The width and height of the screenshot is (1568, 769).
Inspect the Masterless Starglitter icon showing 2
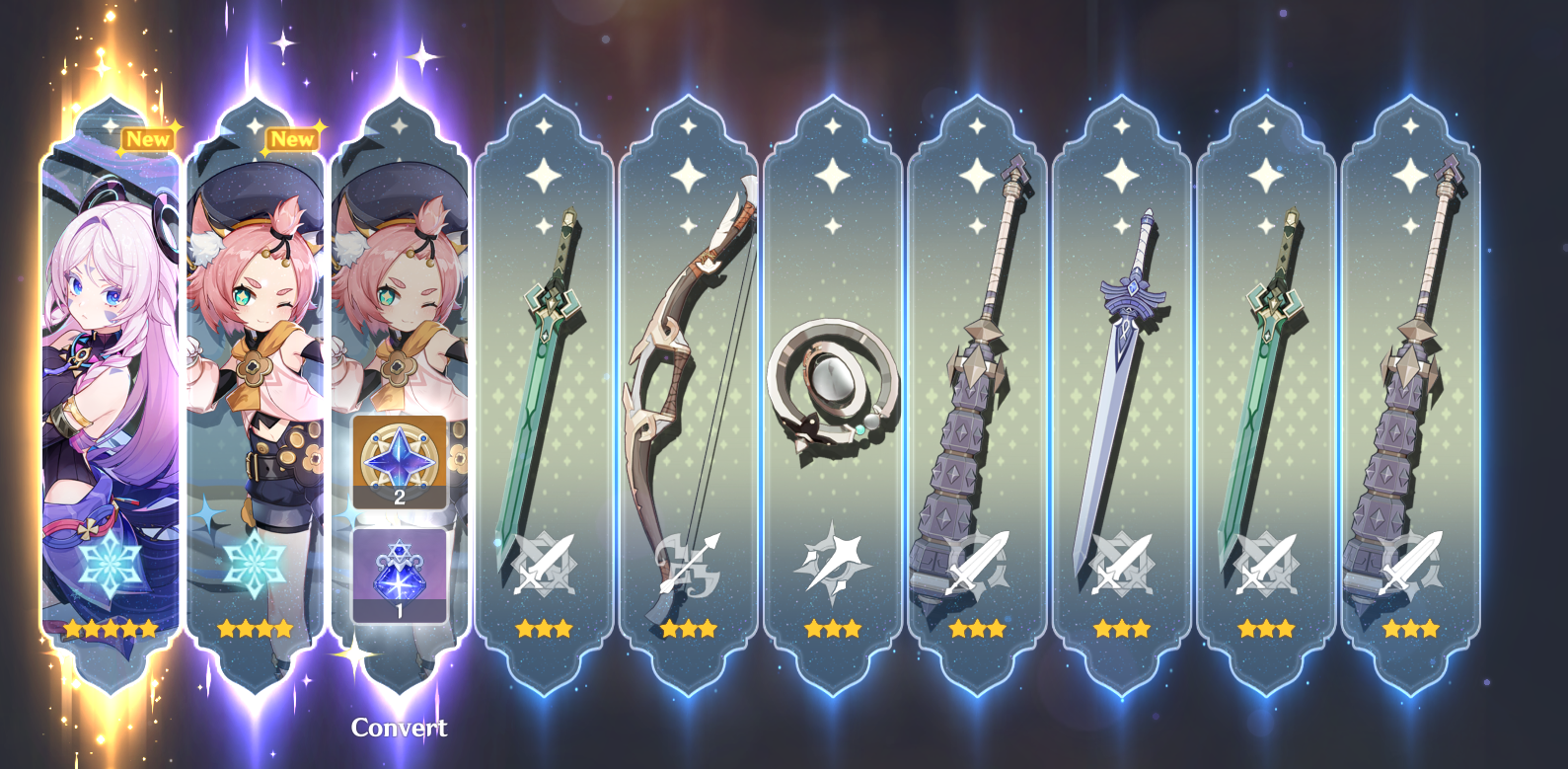(400, 461)
